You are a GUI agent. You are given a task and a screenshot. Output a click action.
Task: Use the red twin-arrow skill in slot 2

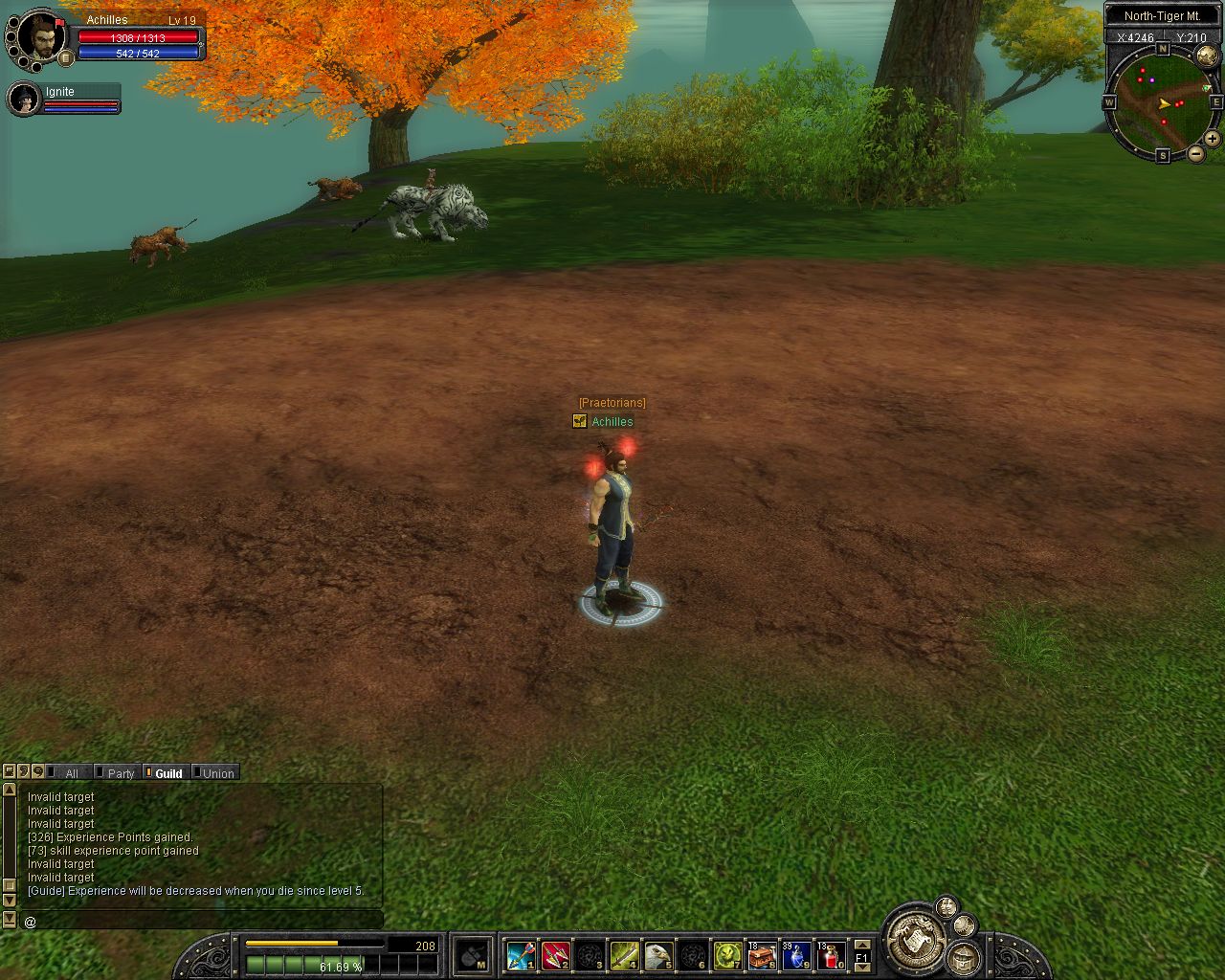(555, 955)
